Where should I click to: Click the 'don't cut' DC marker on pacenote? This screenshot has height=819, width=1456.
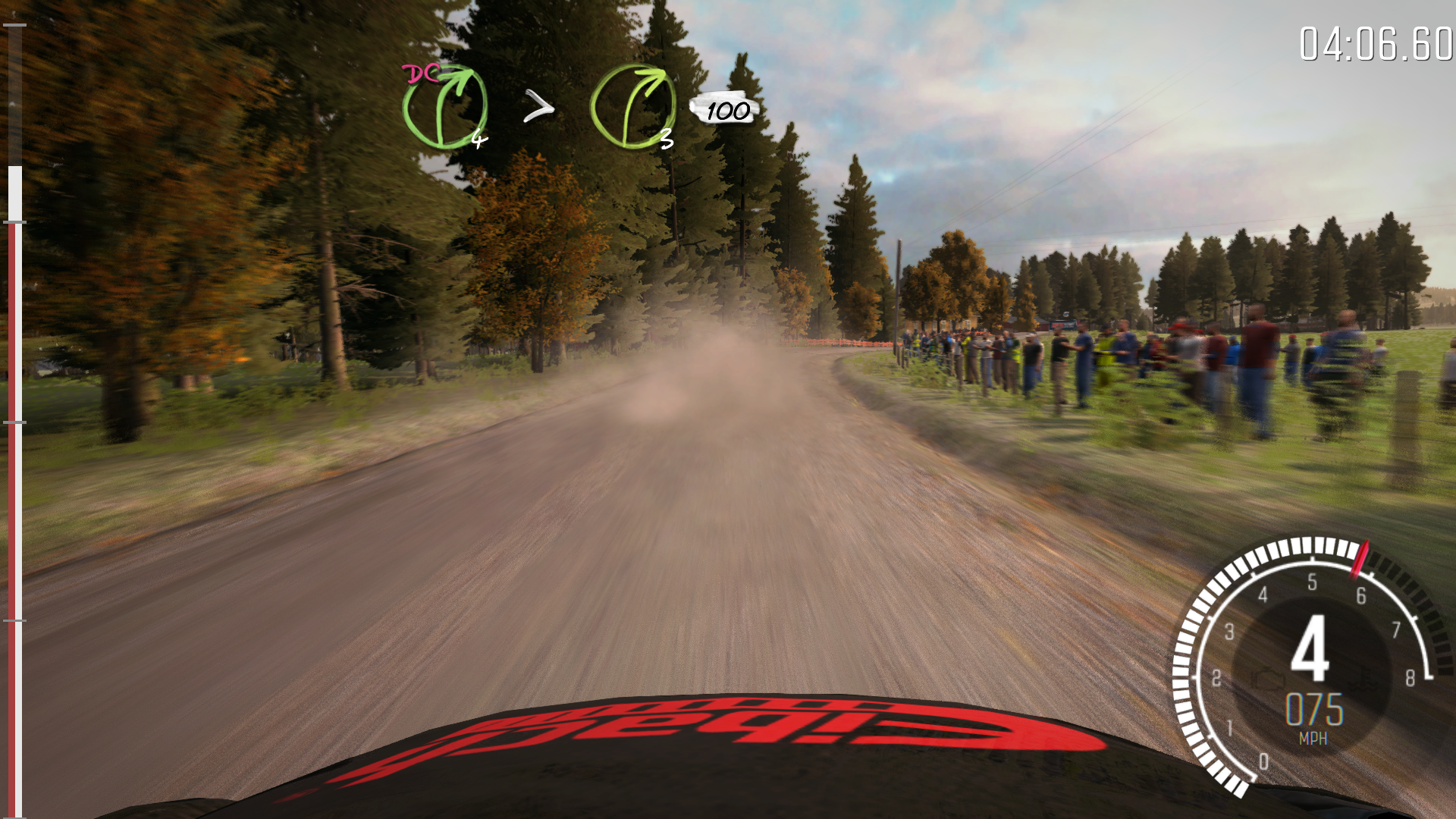(419, 74)
